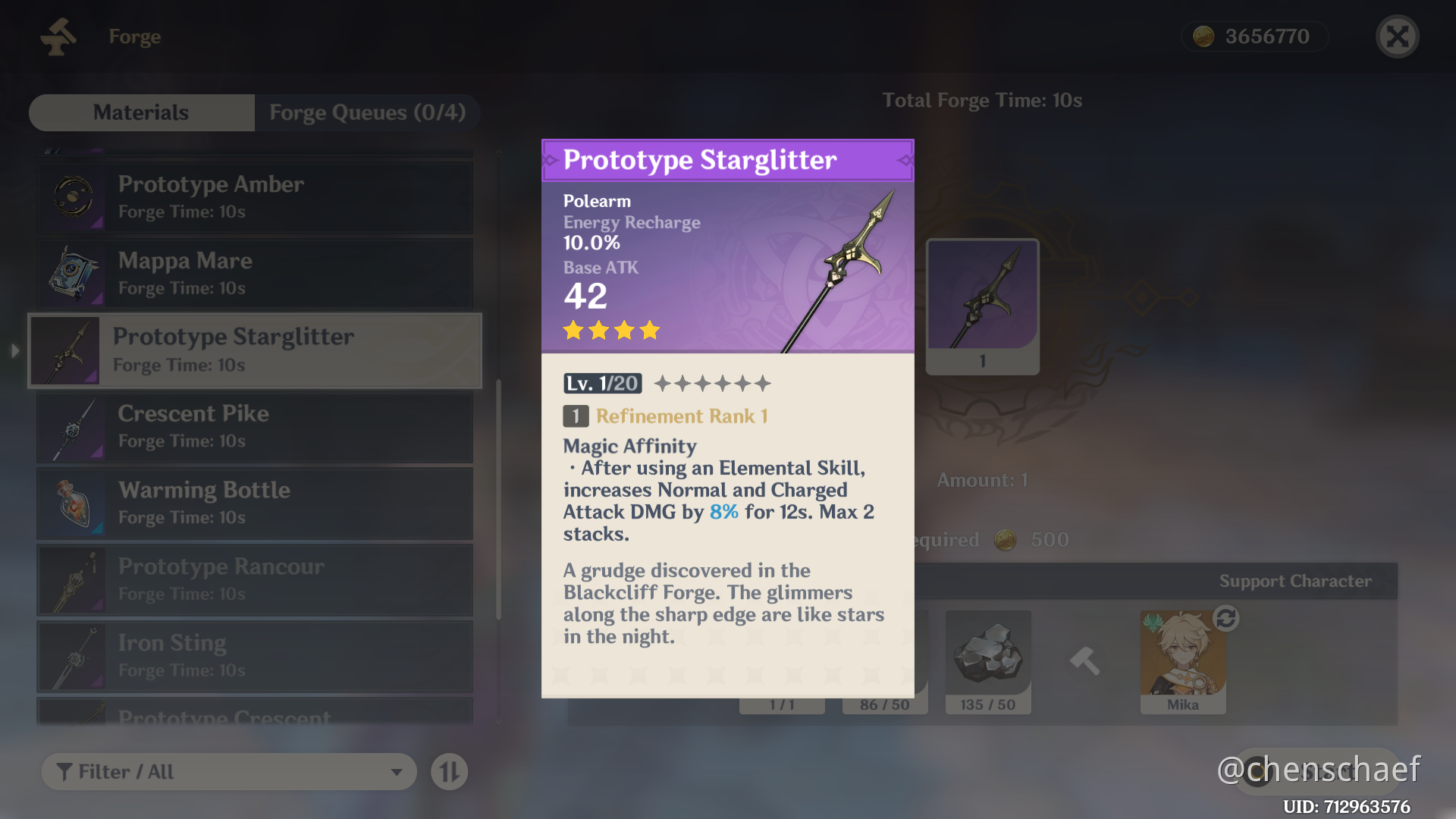Viewport: 1456px width, 819px height.
Task: Open the Filter / All dropdown
Action: pyautogui.click(x=227, y=771)
